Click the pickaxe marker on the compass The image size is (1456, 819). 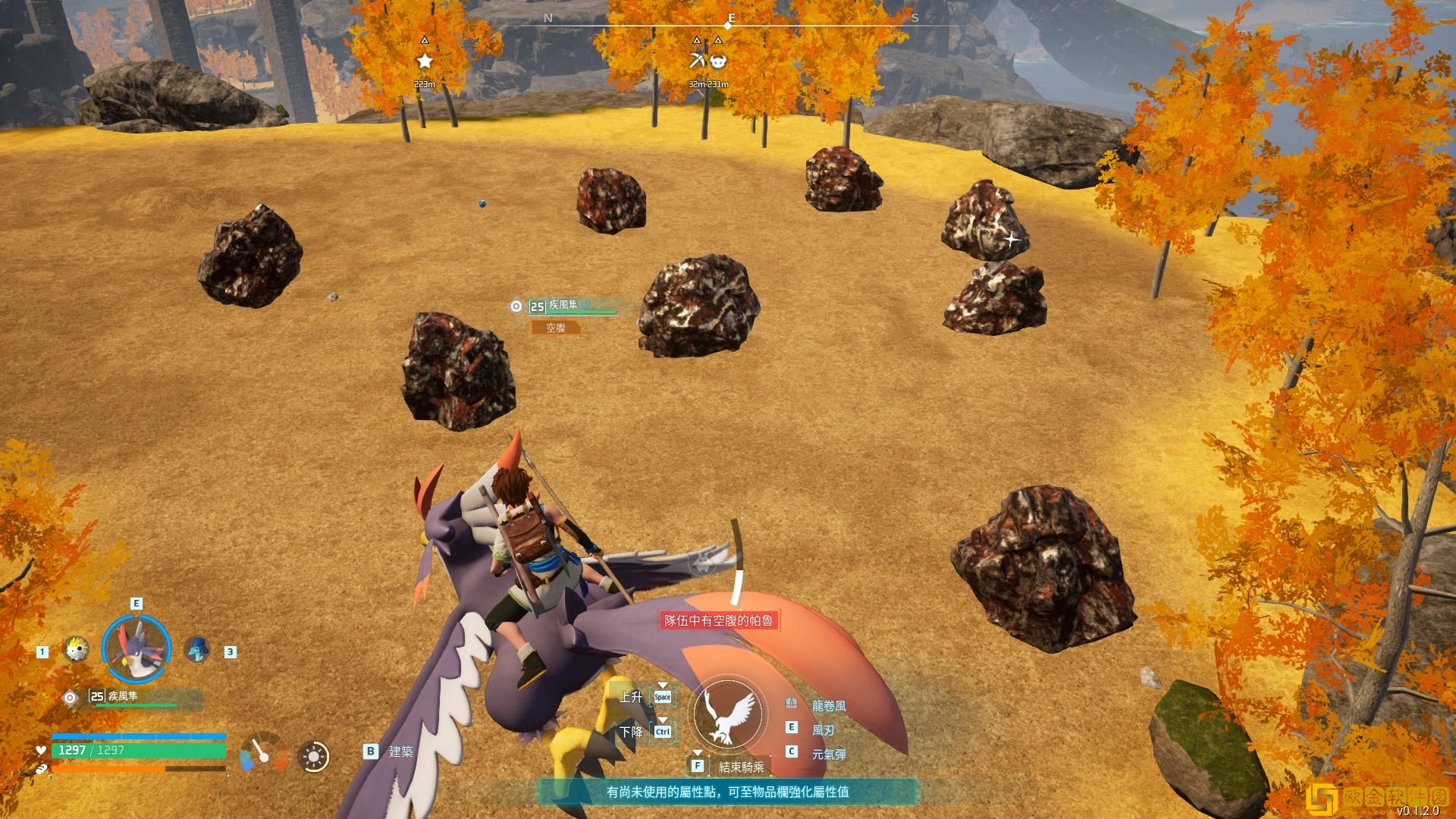(x=697, y=61)
